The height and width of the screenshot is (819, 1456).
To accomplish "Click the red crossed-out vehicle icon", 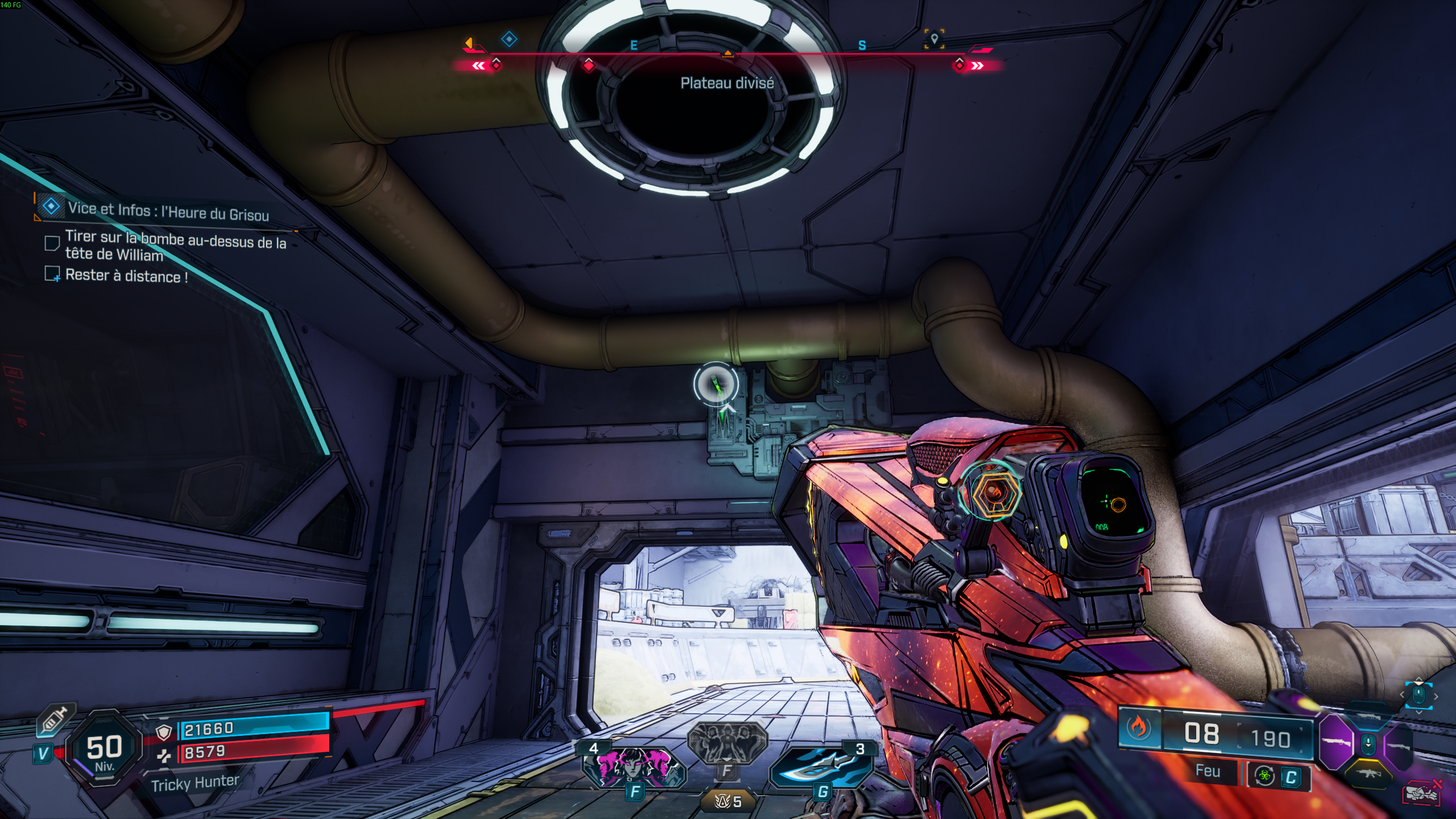I will (1421, 793).
